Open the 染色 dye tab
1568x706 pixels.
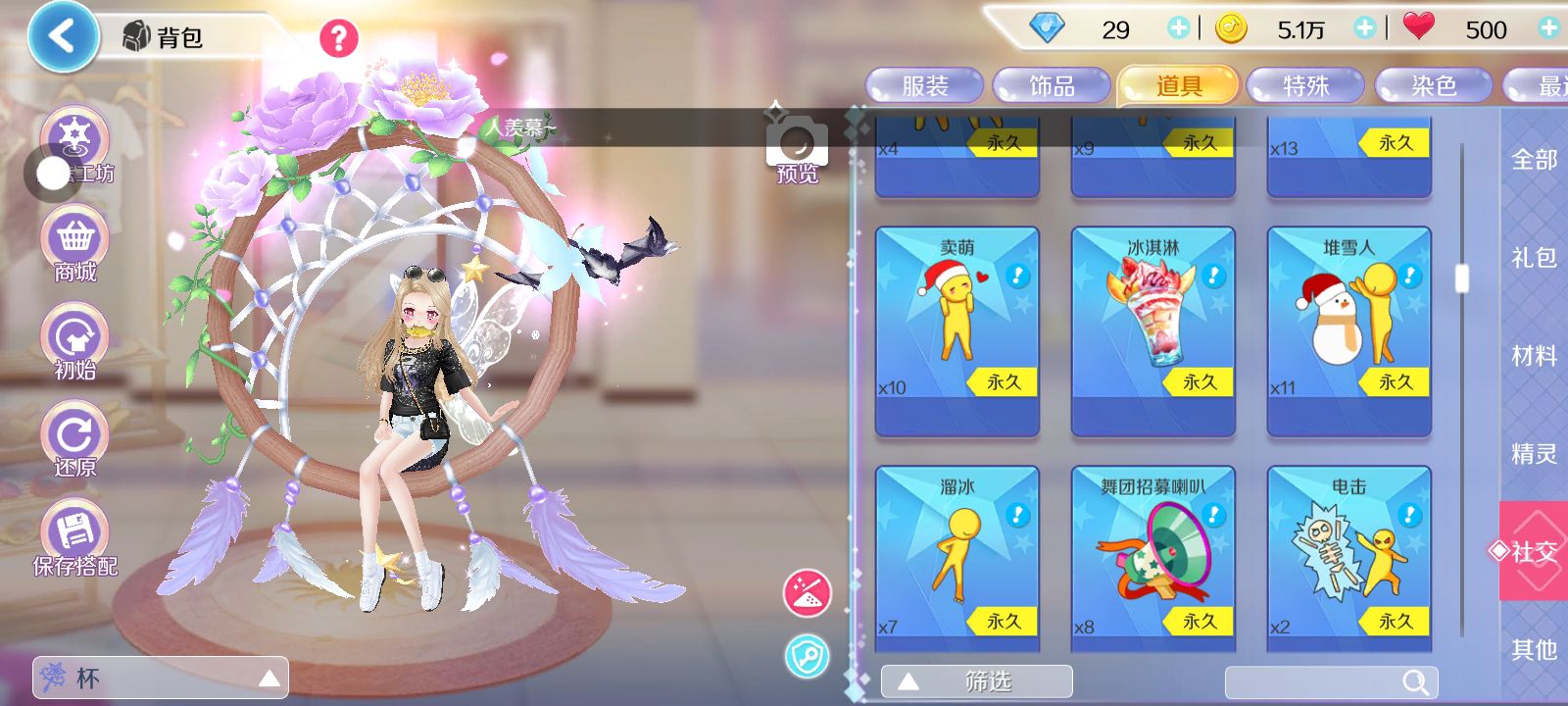tap(1433, 86)
